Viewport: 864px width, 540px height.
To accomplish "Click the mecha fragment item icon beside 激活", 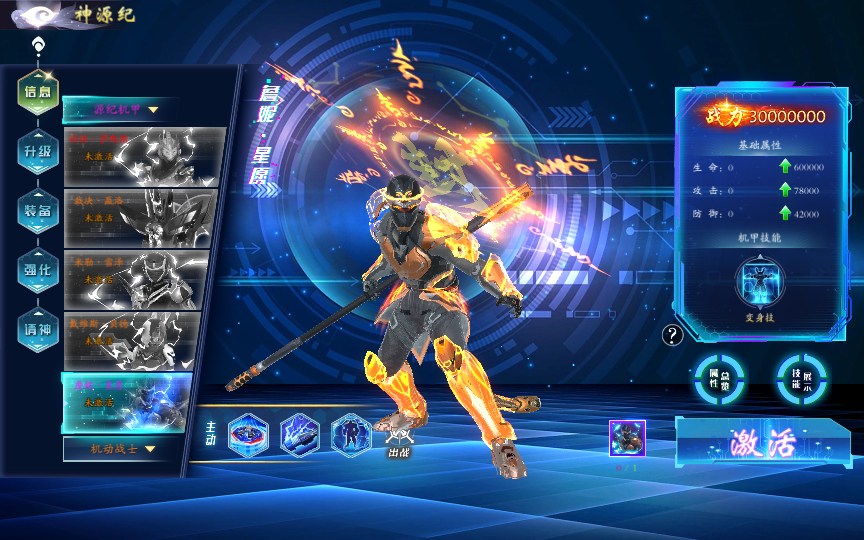I will [627, 437].
